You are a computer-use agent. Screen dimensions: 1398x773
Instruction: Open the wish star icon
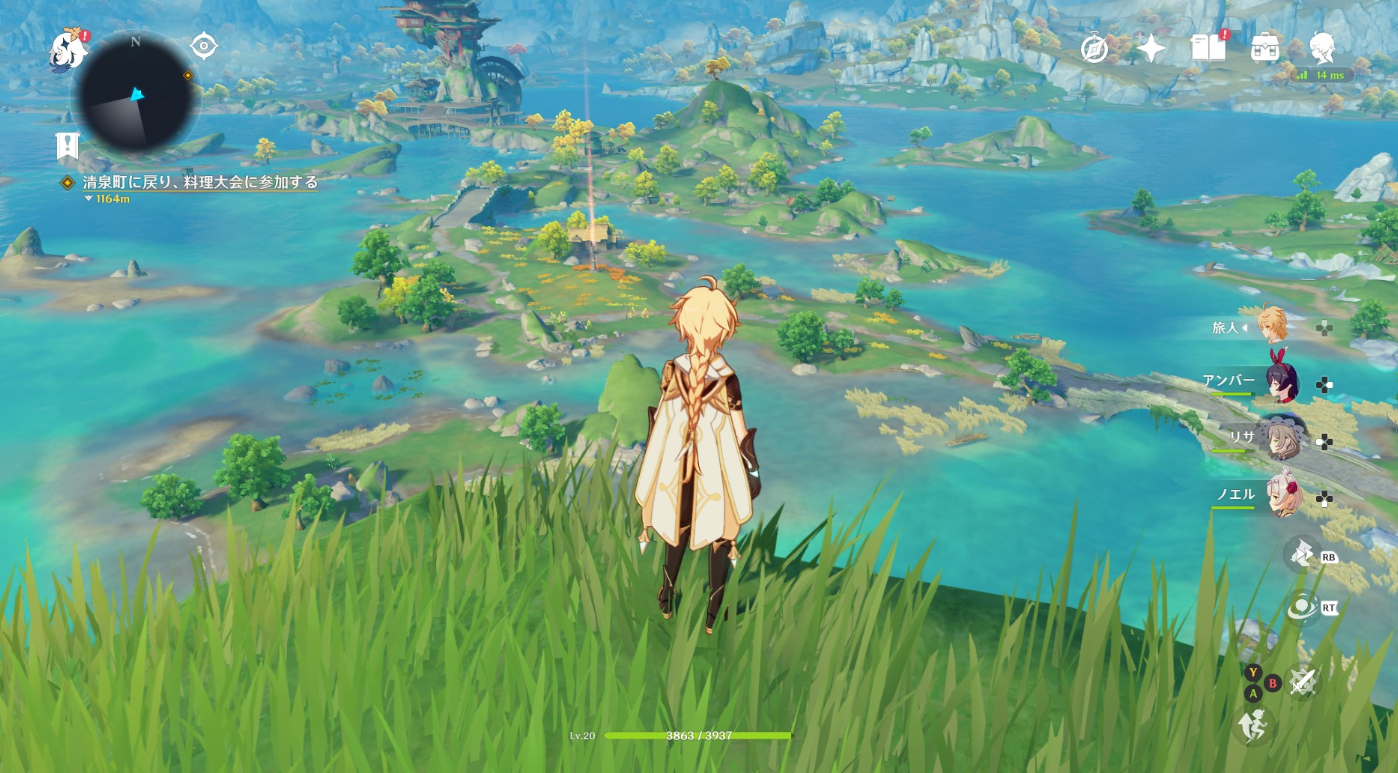(x=1151, y=48)
